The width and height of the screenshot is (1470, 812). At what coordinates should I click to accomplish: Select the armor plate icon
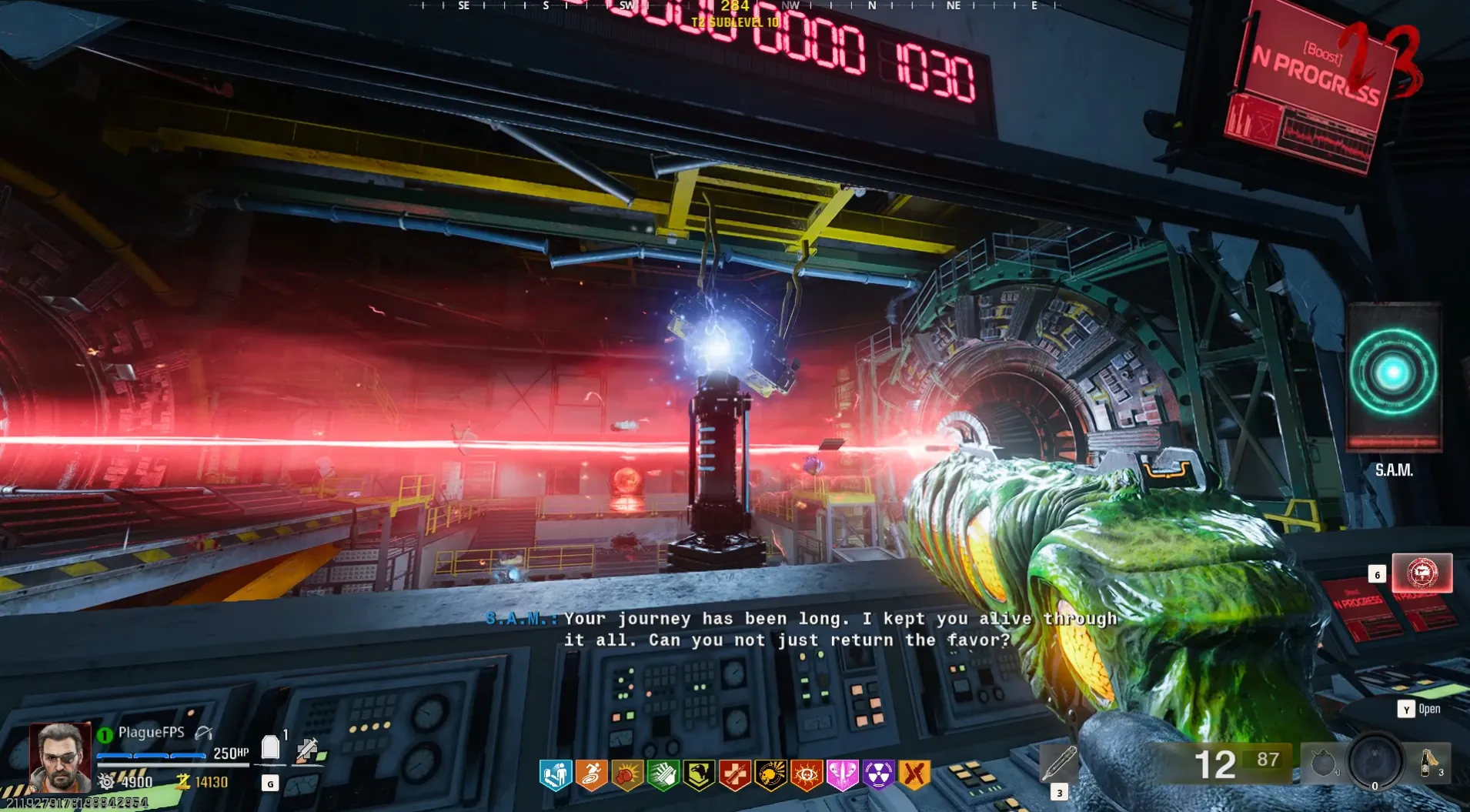(x=270, y=747)
